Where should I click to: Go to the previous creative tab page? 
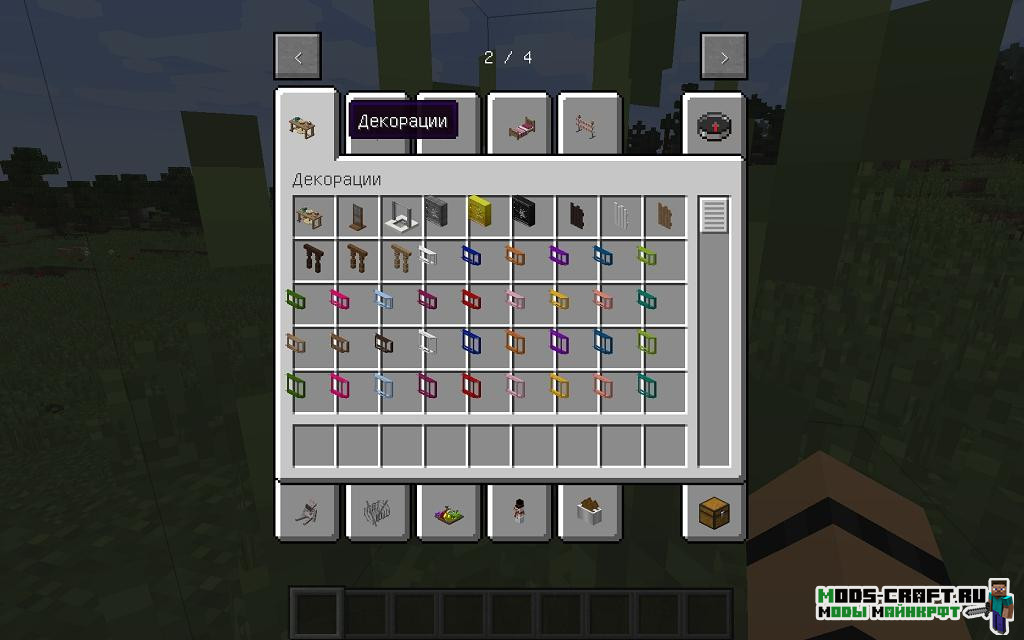pos(298,57)
